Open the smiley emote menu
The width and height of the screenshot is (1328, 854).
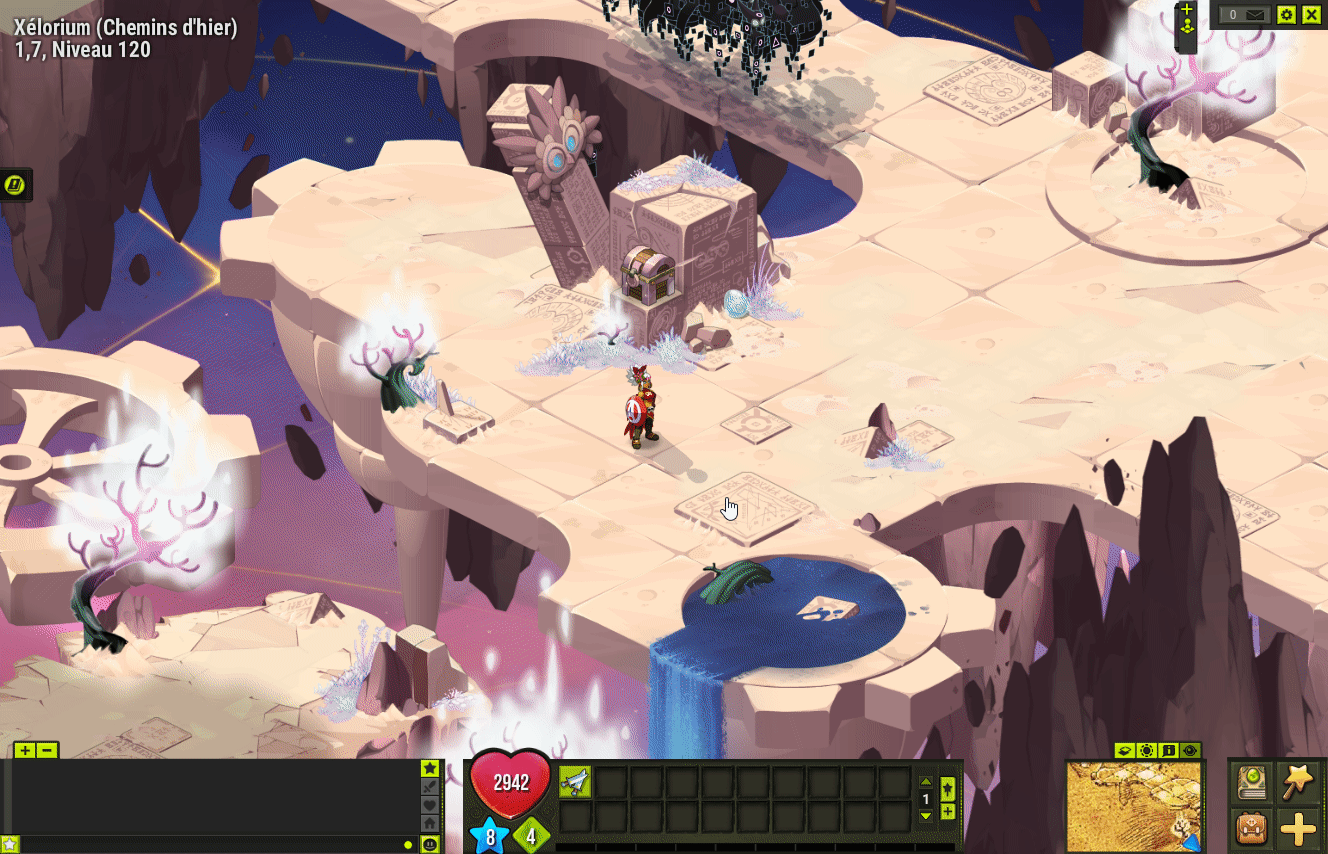(430, 844)
